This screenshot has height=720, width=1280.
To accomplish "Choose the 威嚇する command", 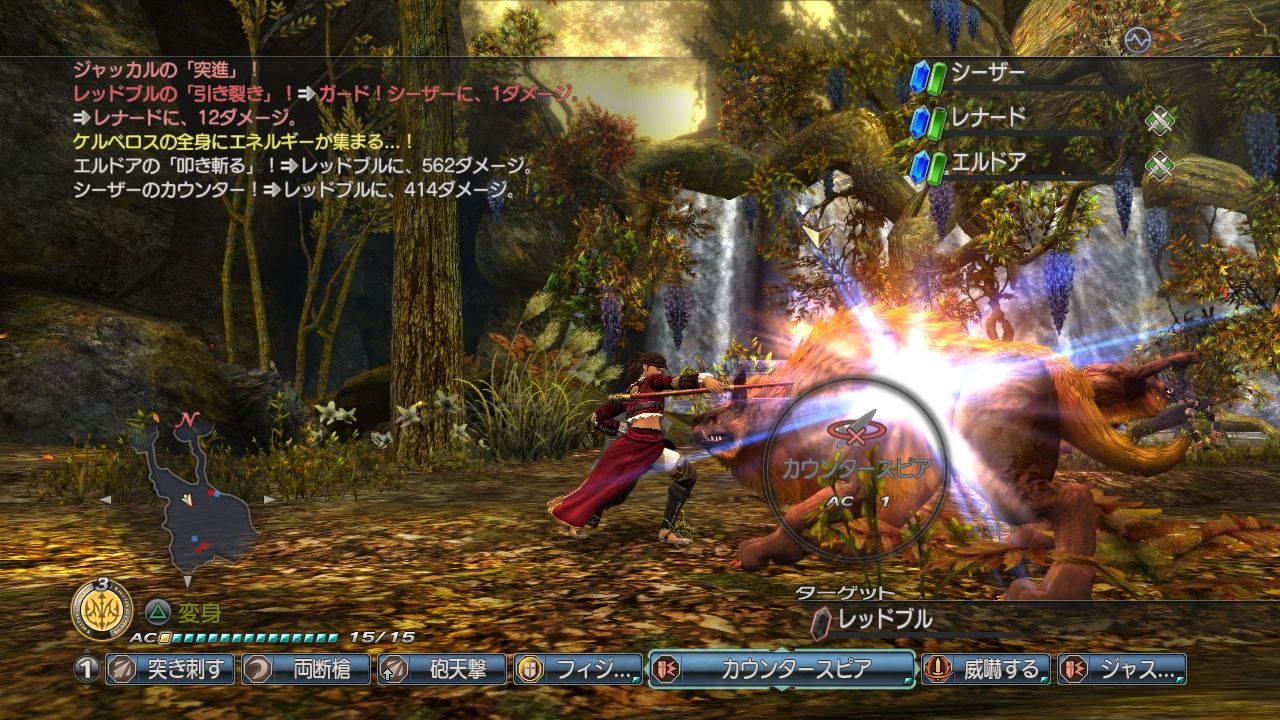I will coord(986,669).
